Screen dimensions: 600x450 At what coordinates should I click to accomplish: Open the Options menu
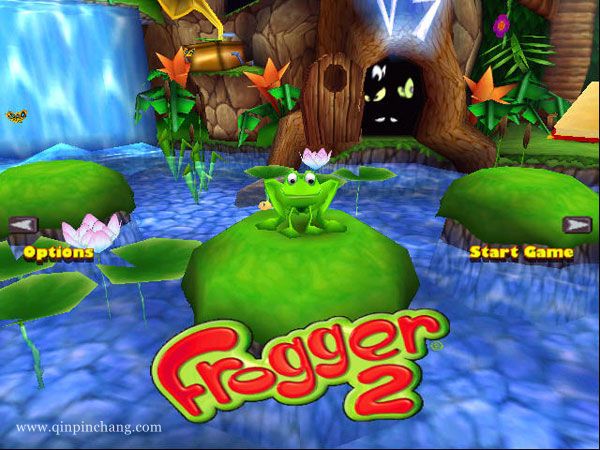pyautogui.click(x=58, y=252)
